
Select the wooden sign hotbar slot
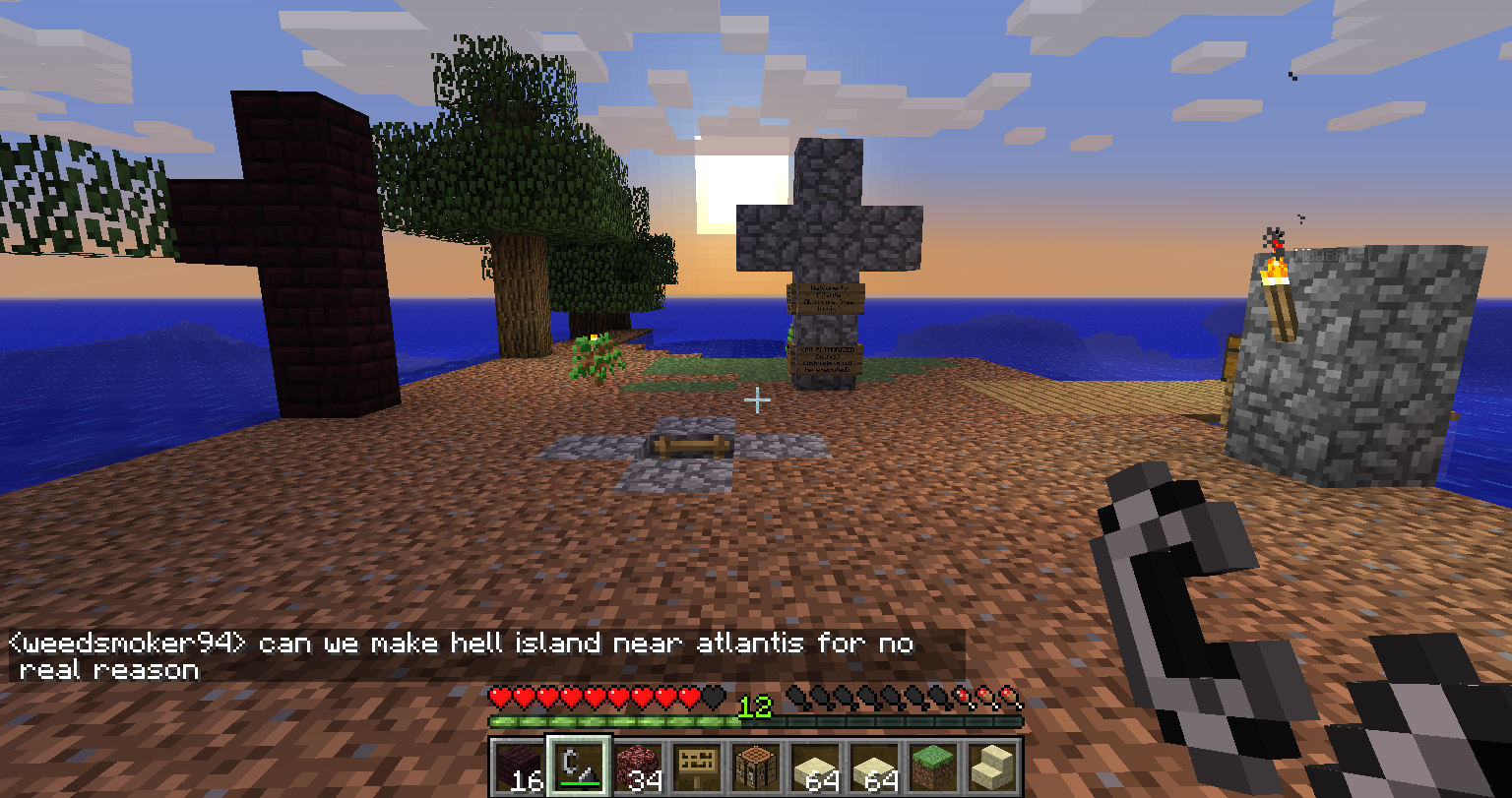tap(697, 767)
